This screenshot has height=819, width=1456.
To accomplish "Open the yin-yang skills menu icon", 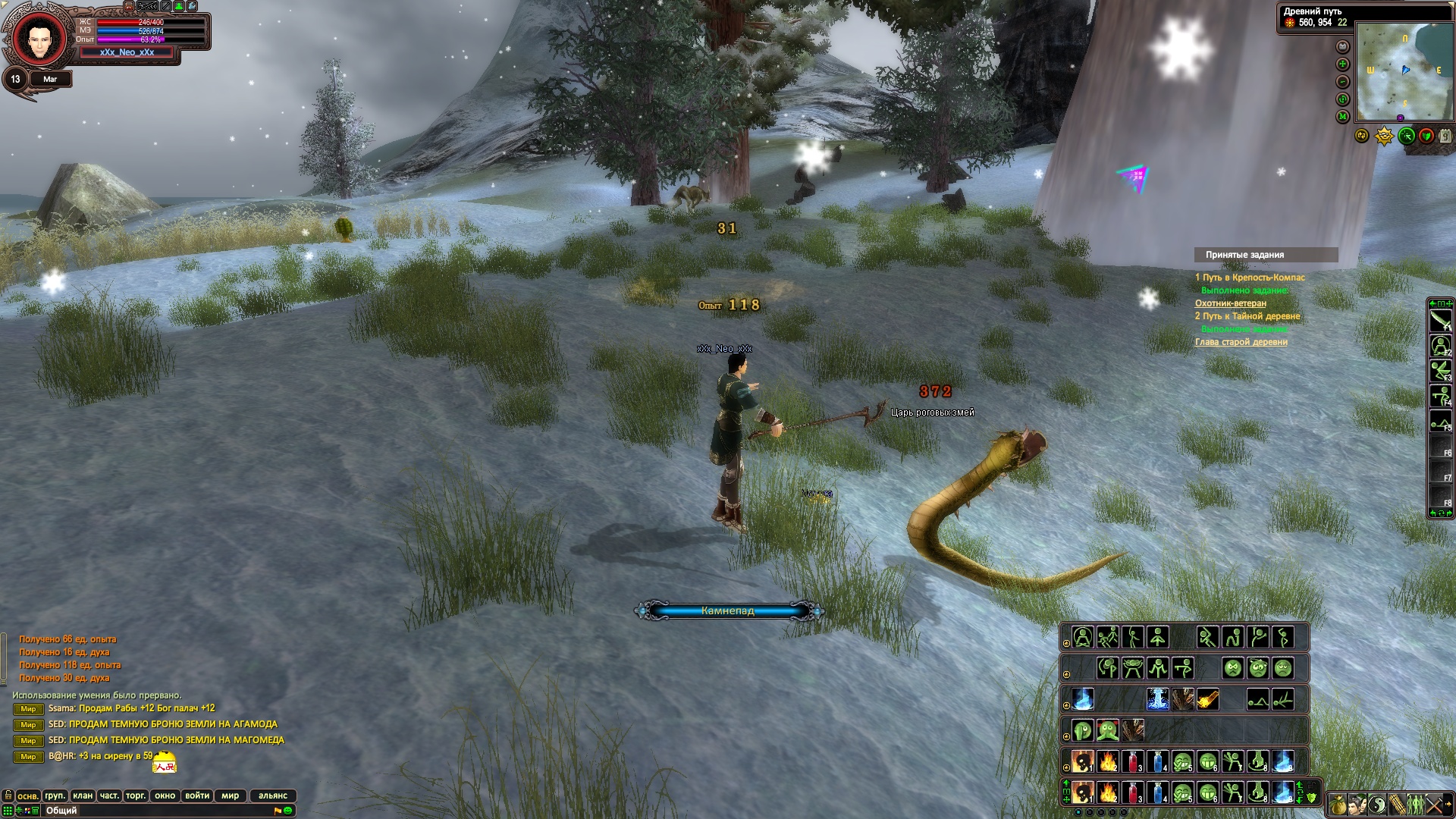I will 1377,804.
